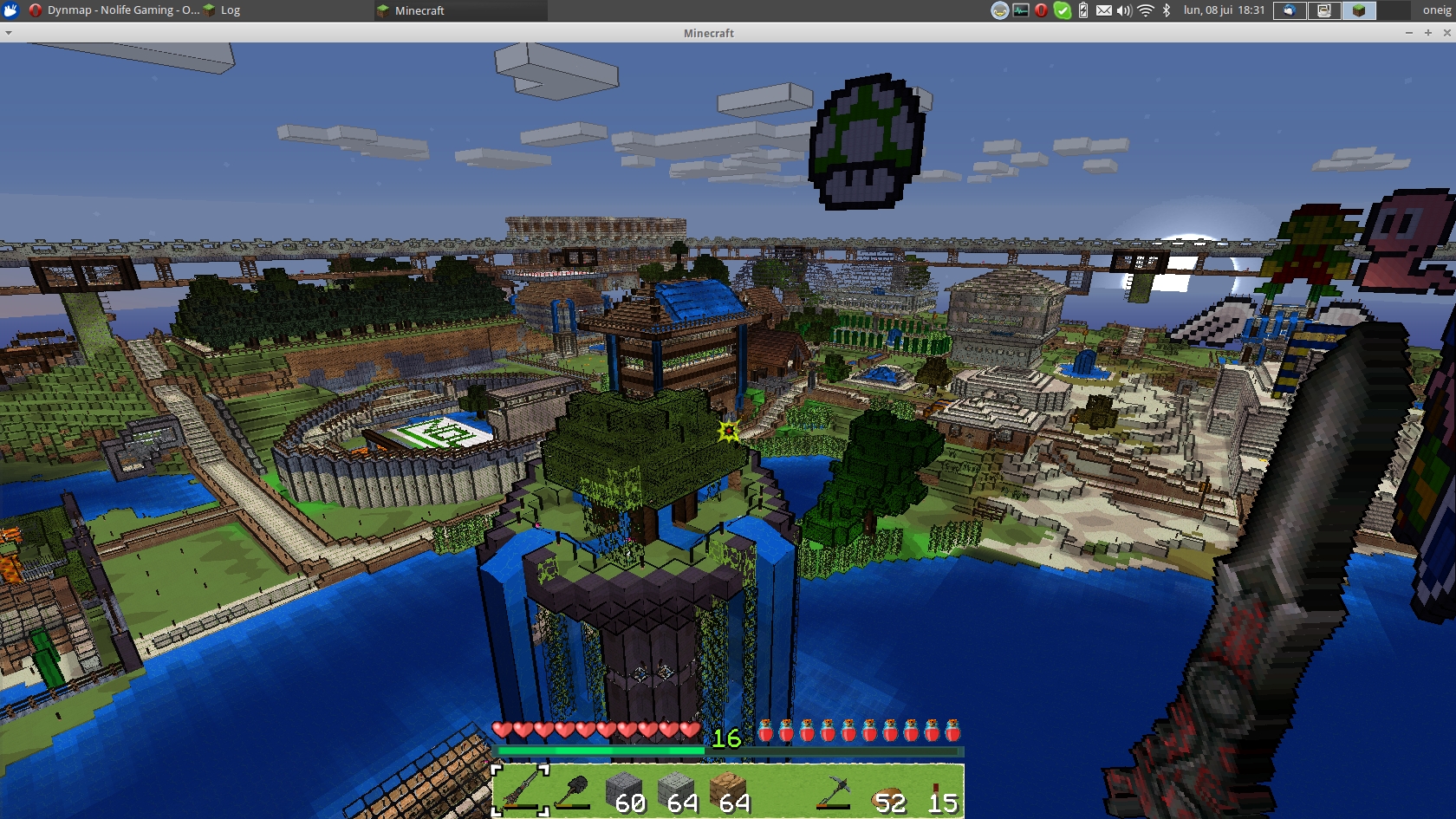1456x819 pixels.
Task: Equip the pickaxe from the hotbar
Action: [x=833, y=790]
